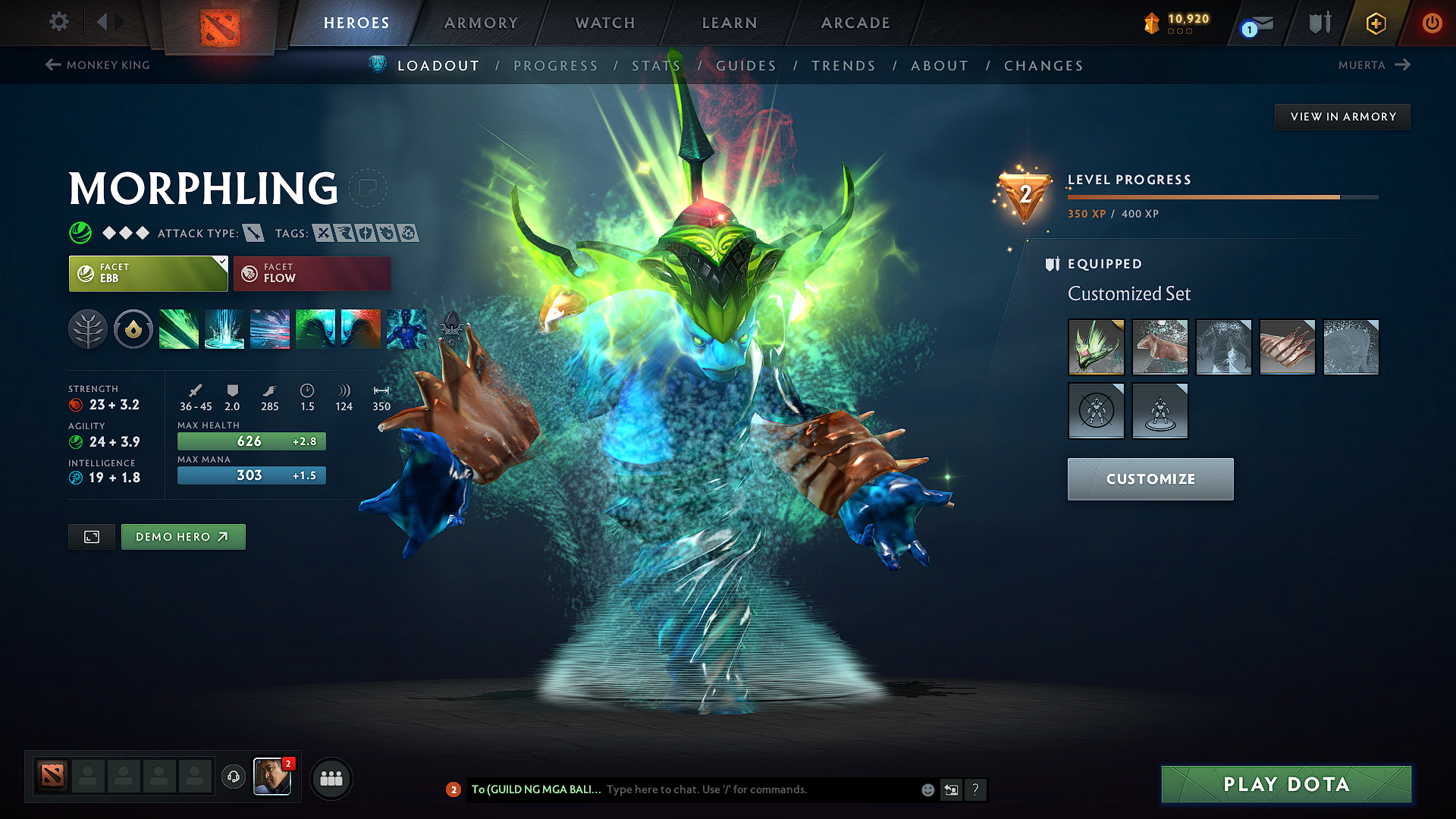The width and height of the screenshot is (1456, 819).
Task: Click the Attribute Shift Strength ability icon
Action: [361, 329]
